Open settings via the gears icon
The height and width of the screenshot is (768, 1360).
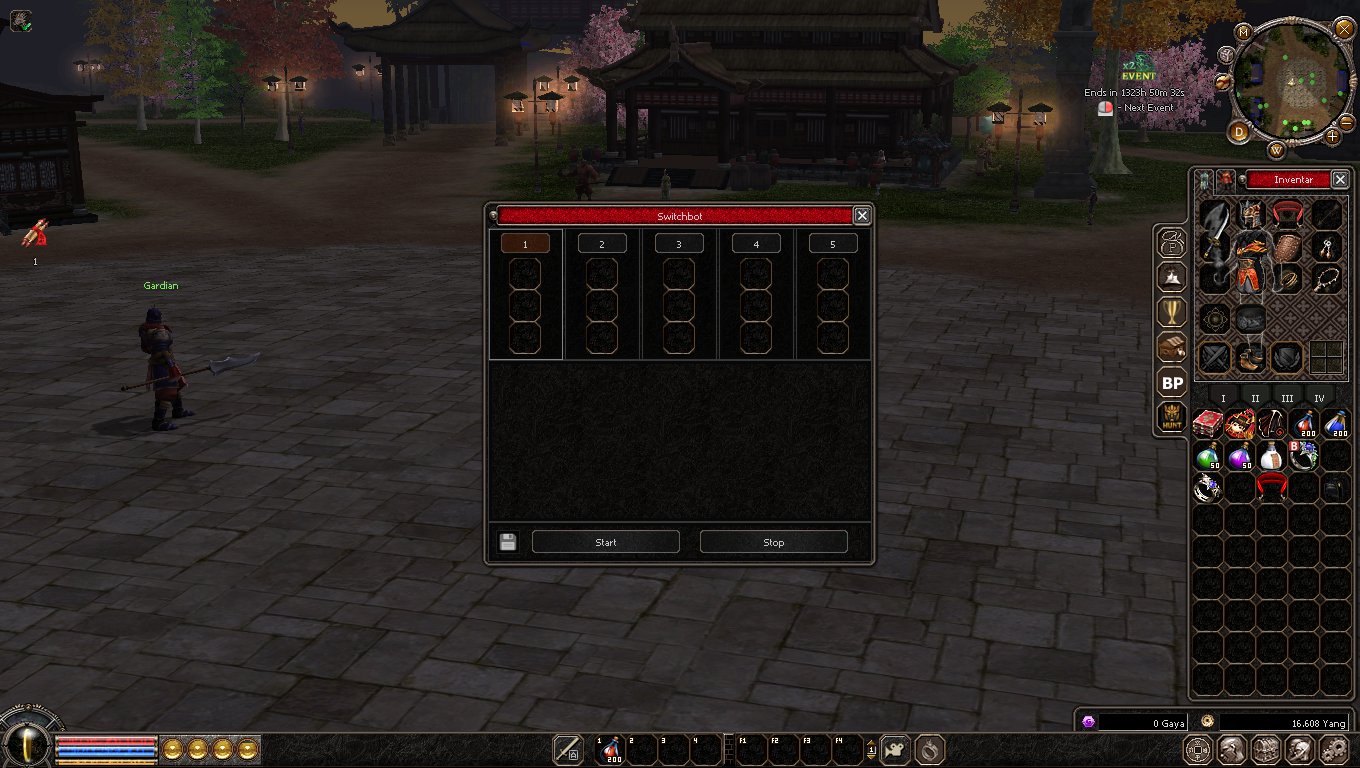point(1334,749)
